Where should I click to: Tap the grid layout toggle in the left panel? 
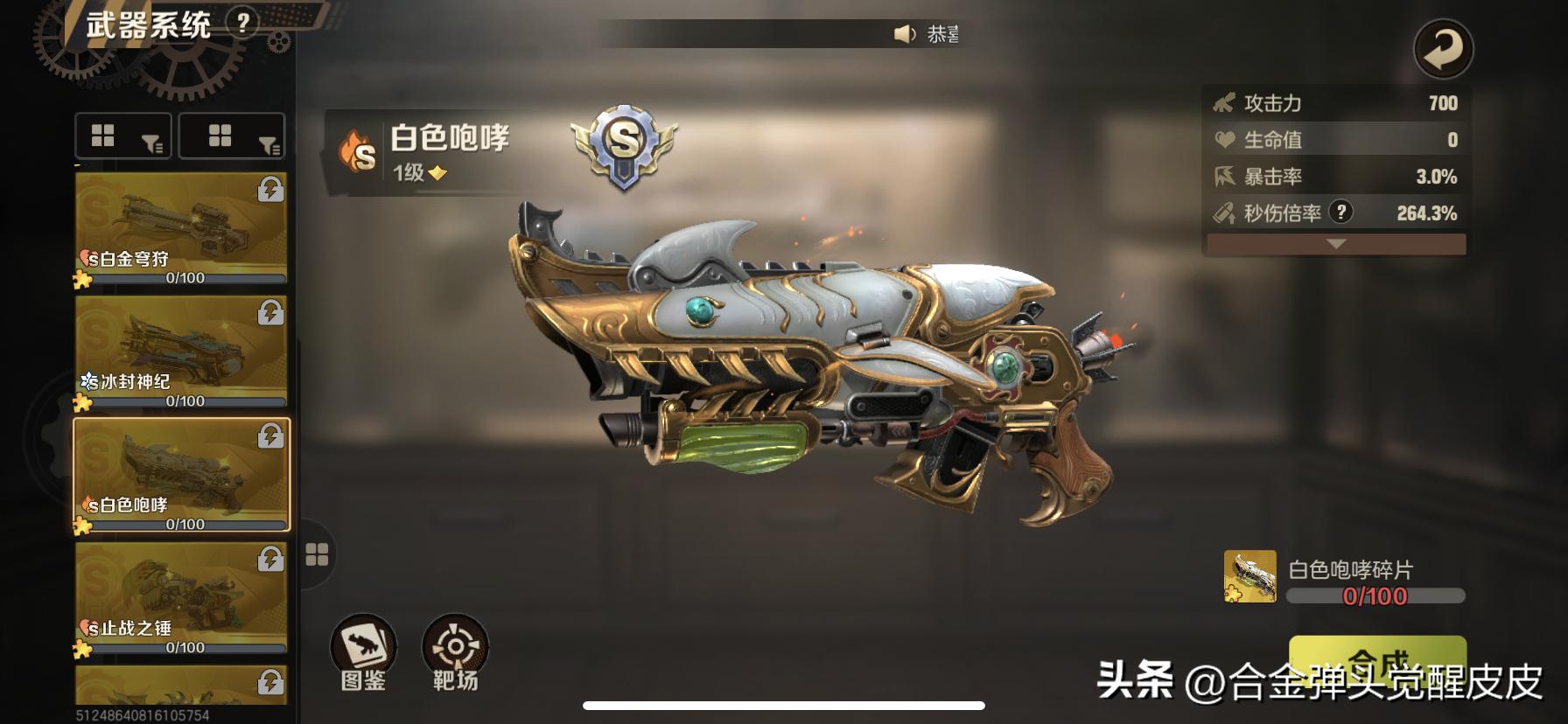103,136
